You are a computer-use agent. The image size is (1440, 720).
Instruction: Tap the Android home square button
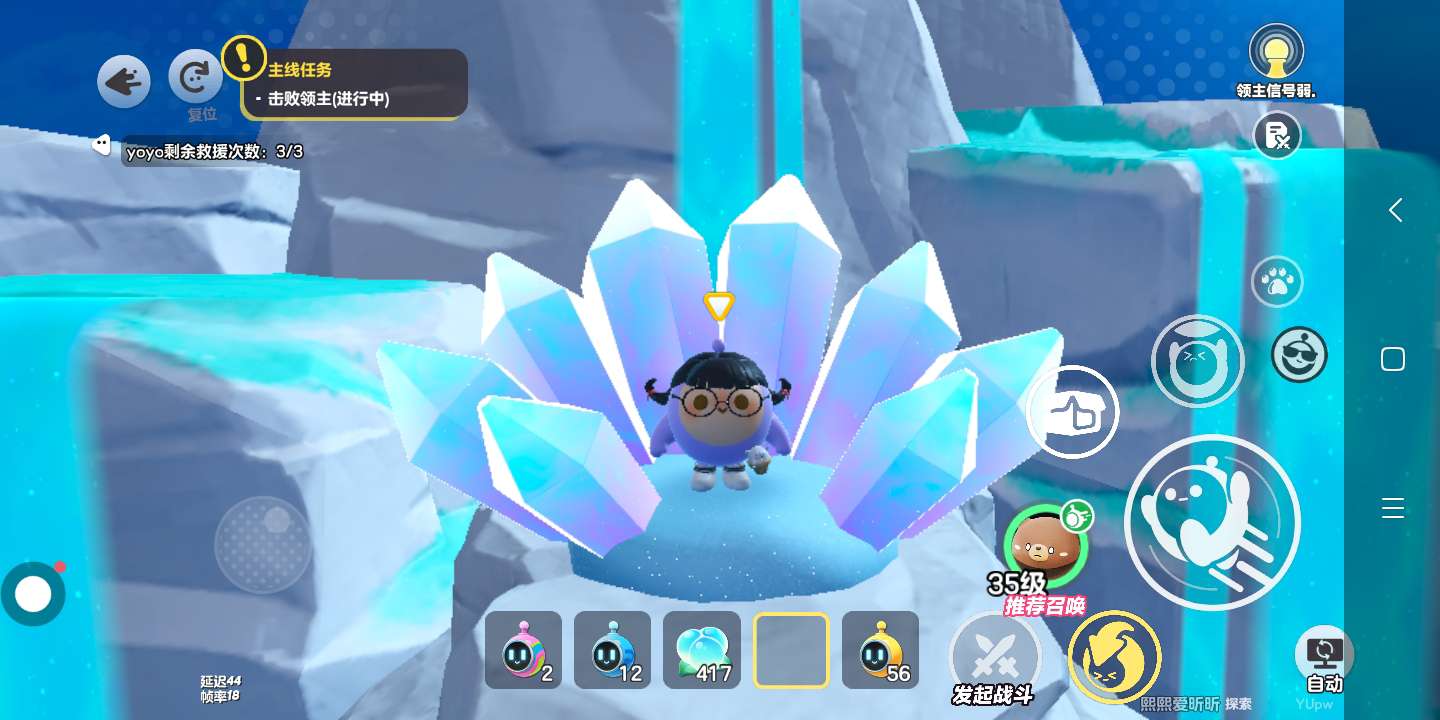click(x=1393, y=359)
